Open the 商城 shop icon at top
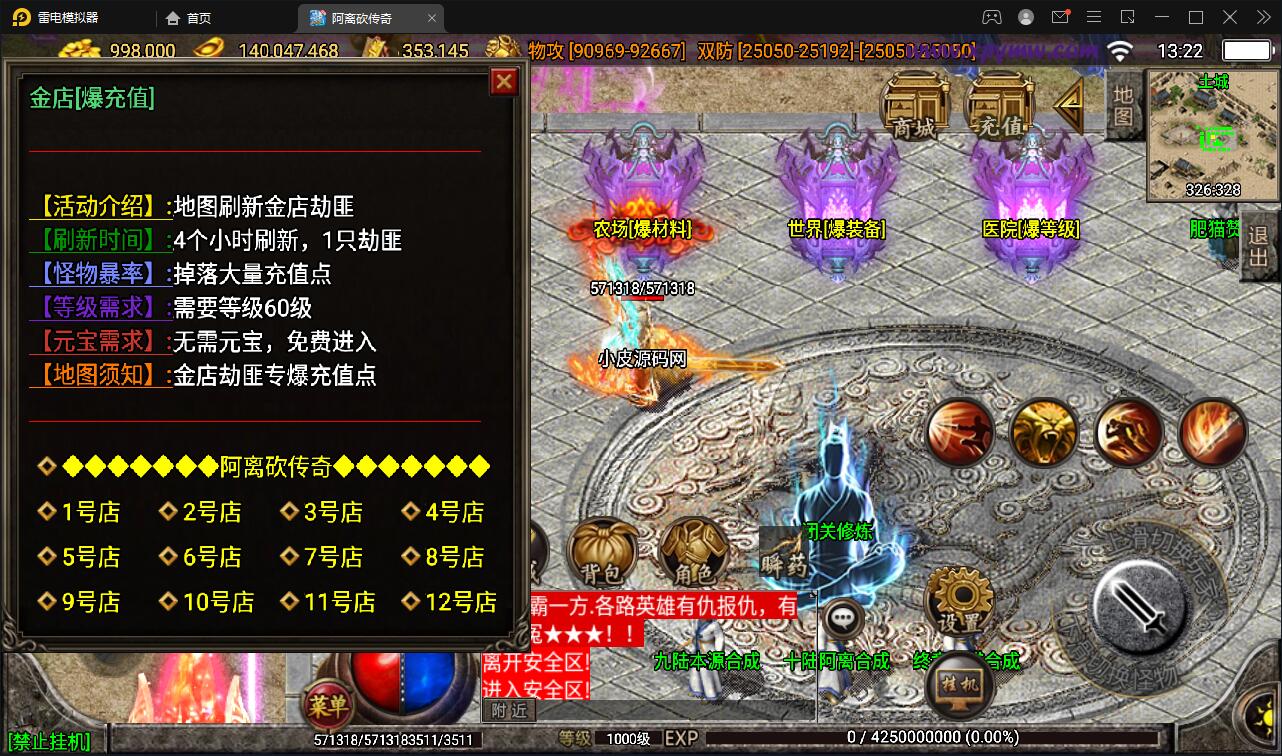The height and width of the screenshot is (756, 1282). (915, 105)
